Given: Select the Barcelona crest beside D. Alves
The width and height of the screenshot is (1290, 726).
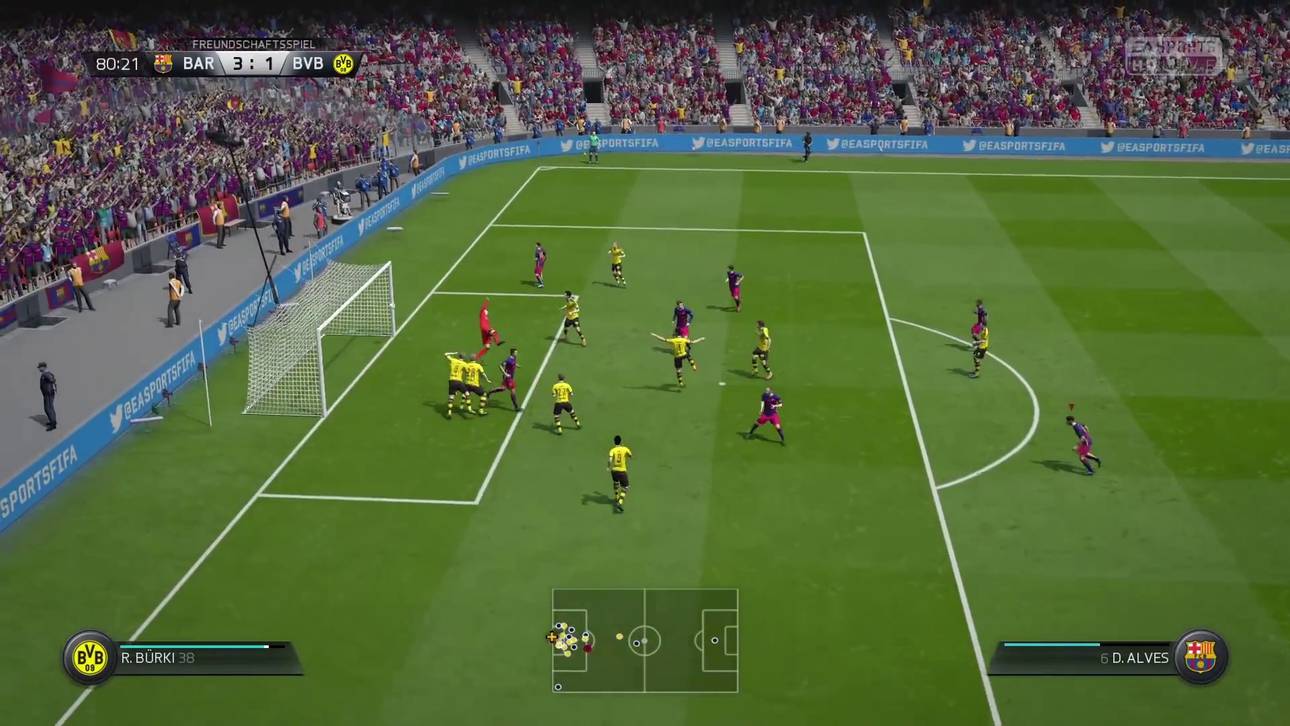Looking at the screenshot, I should [1200, 657].
